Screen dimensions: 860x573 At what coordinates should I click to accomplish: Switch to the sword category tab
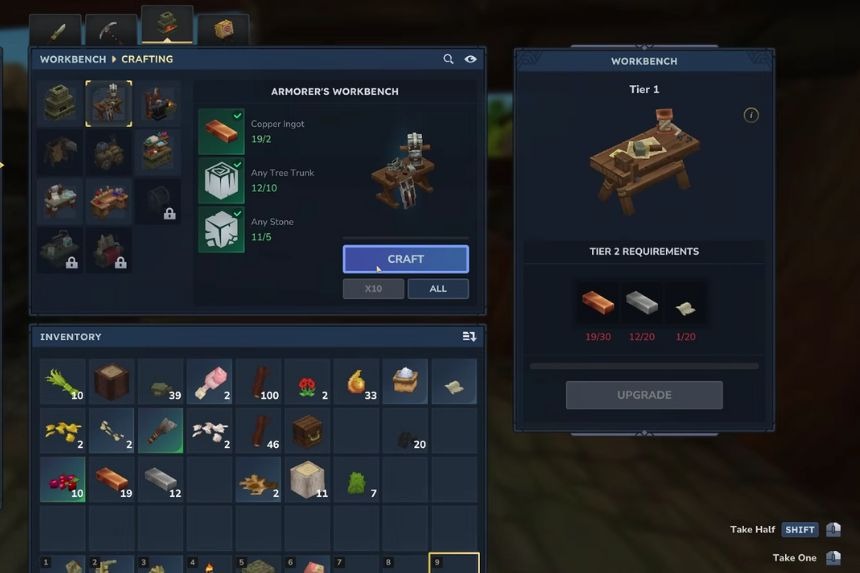click(56, 30)
